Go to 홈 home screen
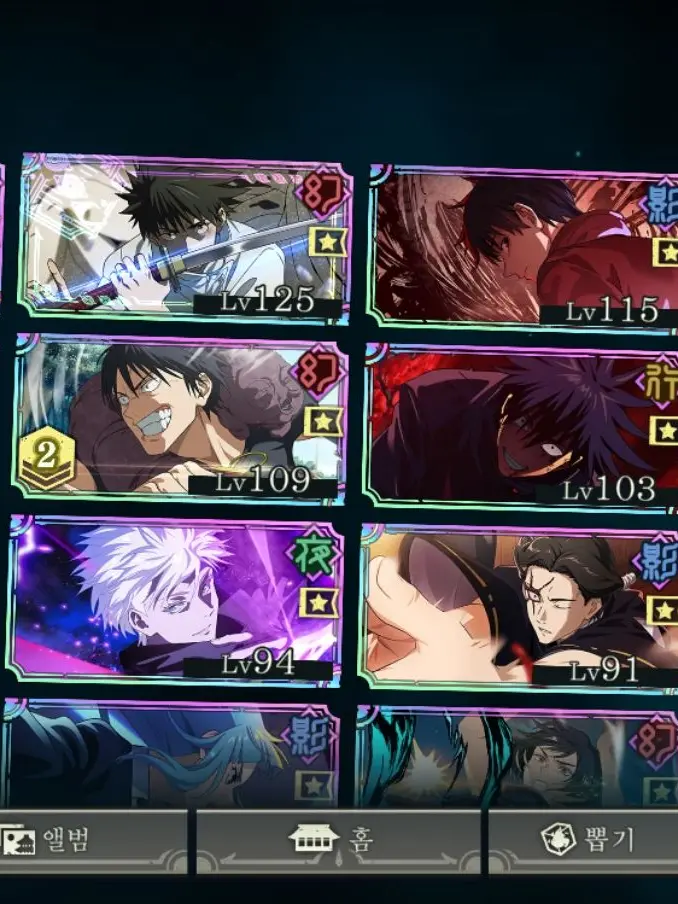678x904 pixels. coord(338,839)
